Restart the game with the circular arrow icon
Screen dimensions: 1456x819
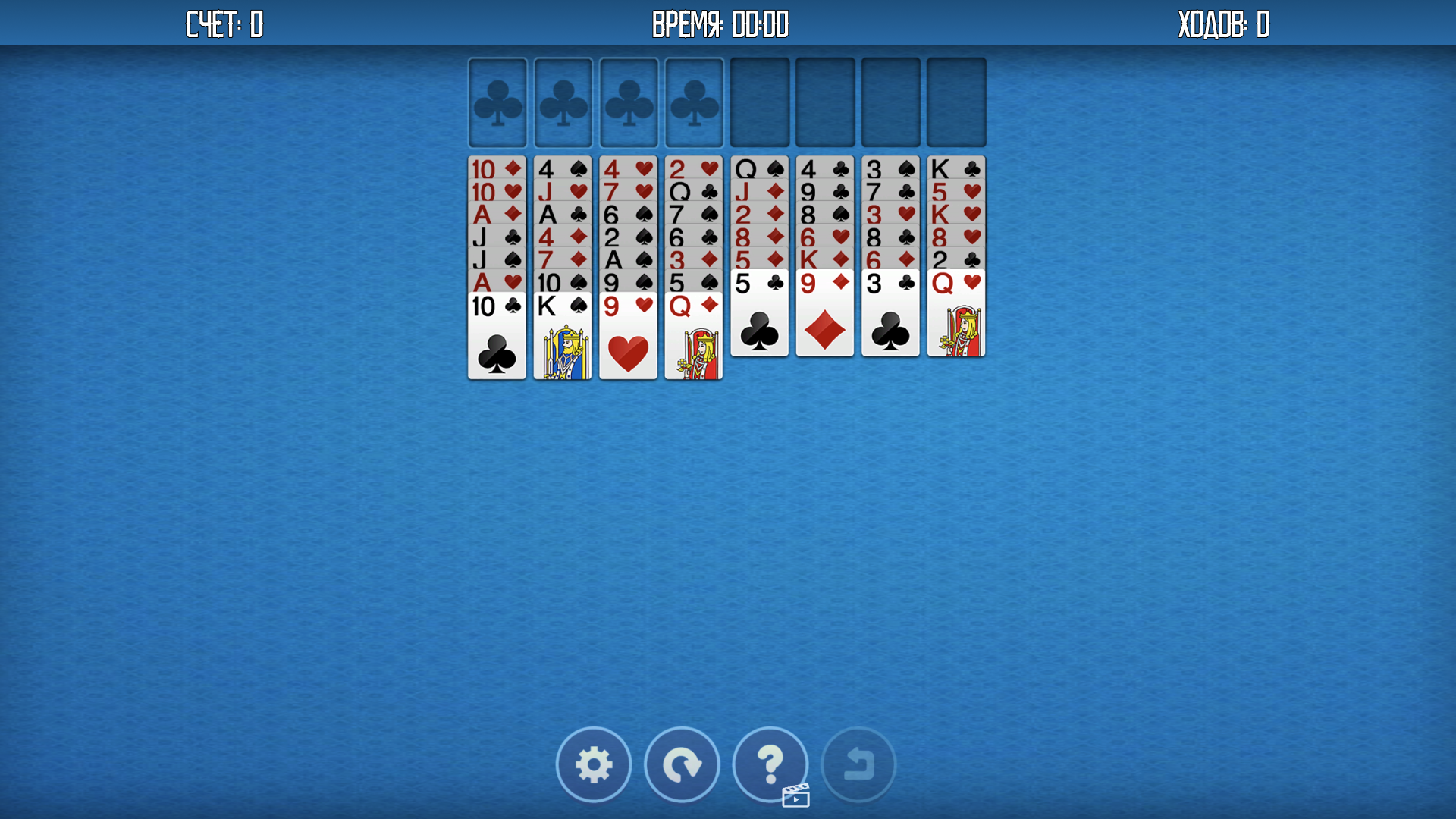[682, 764]
